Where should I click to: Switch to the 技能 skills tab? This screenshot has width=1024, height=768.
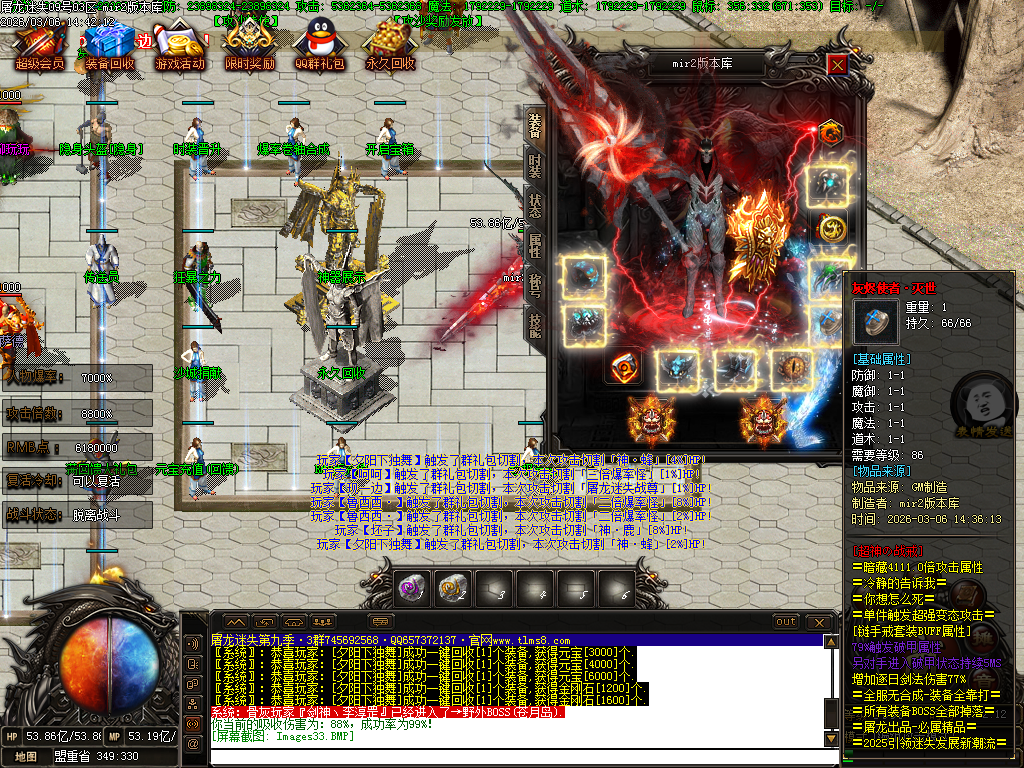click(x=535, y=325)
